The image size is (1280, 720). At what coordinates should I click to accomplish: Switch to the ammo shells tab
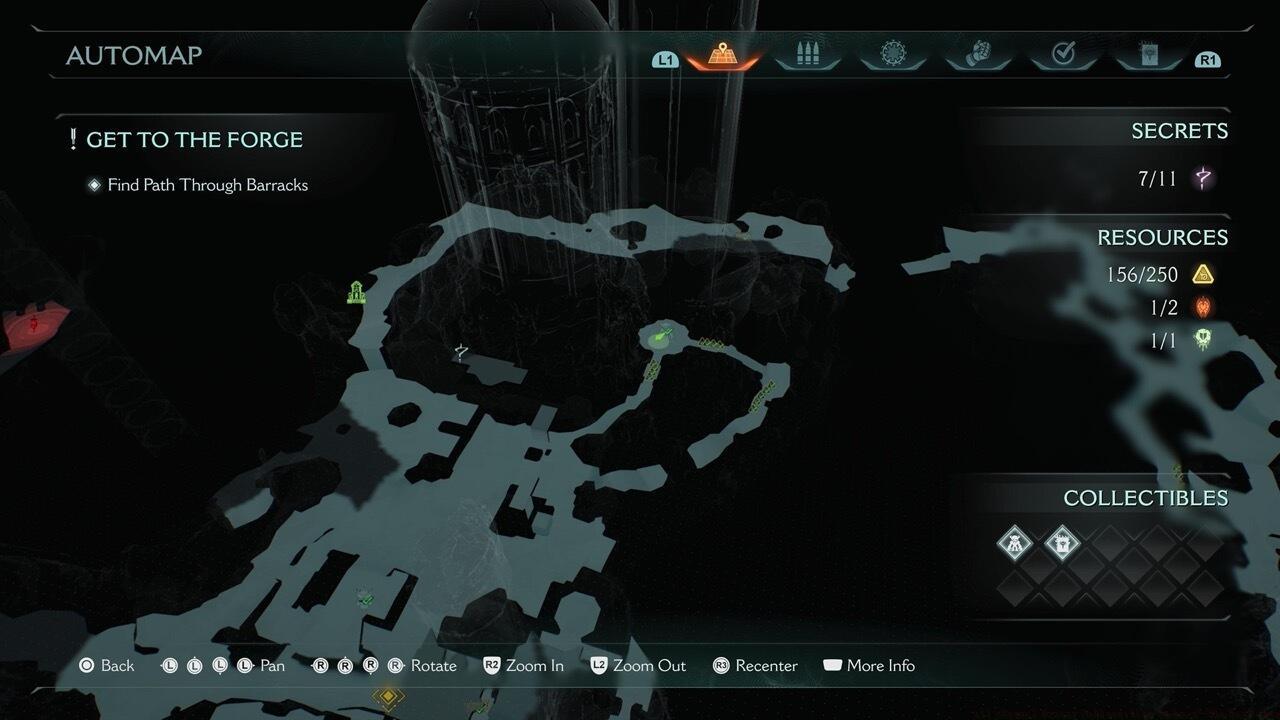pyautogui.click(x=807, y=55)
